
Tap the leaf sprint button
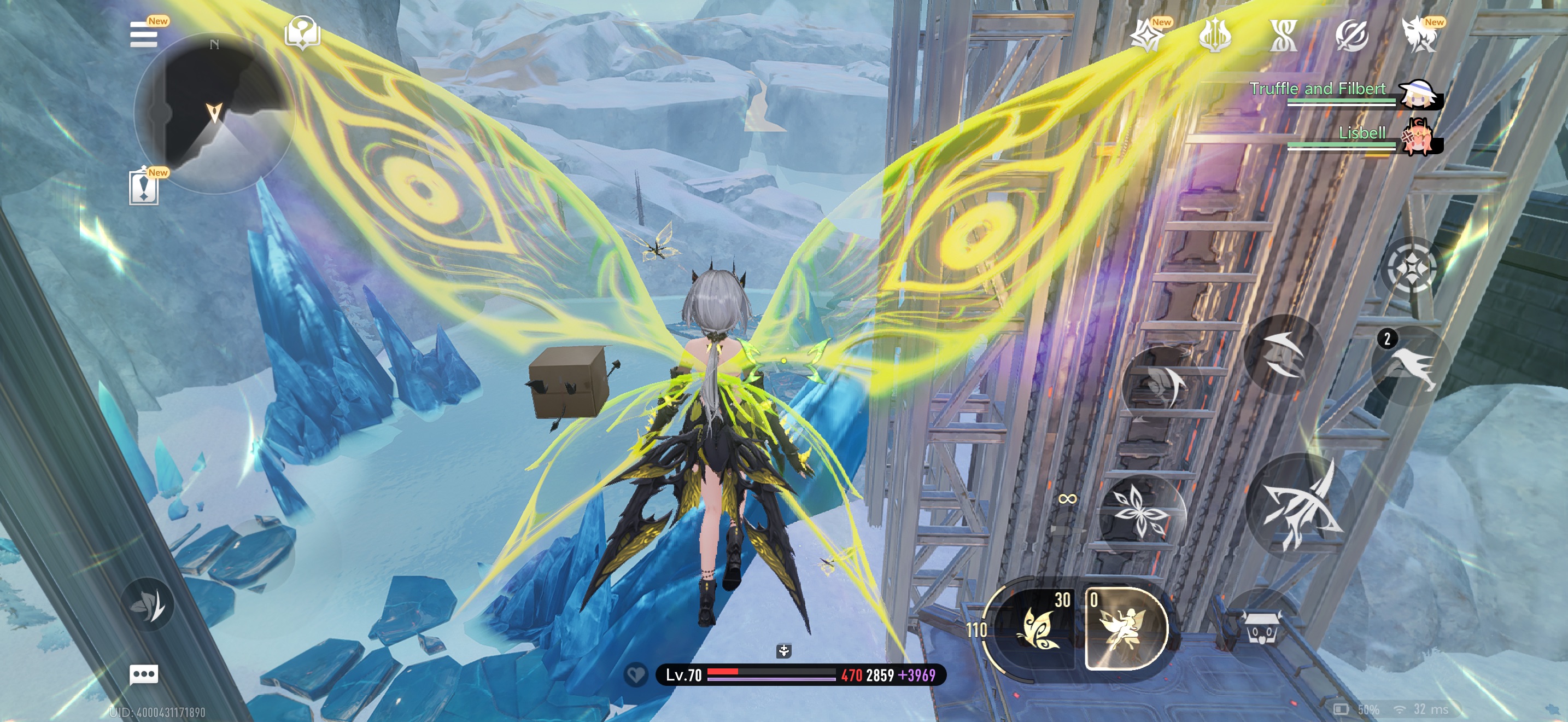coord(147,604)
